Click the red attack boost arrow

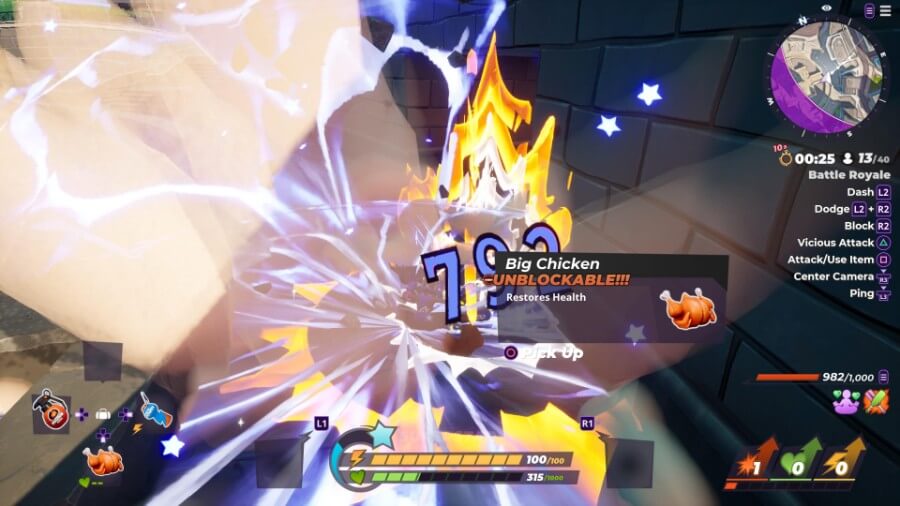coord(752,461)
